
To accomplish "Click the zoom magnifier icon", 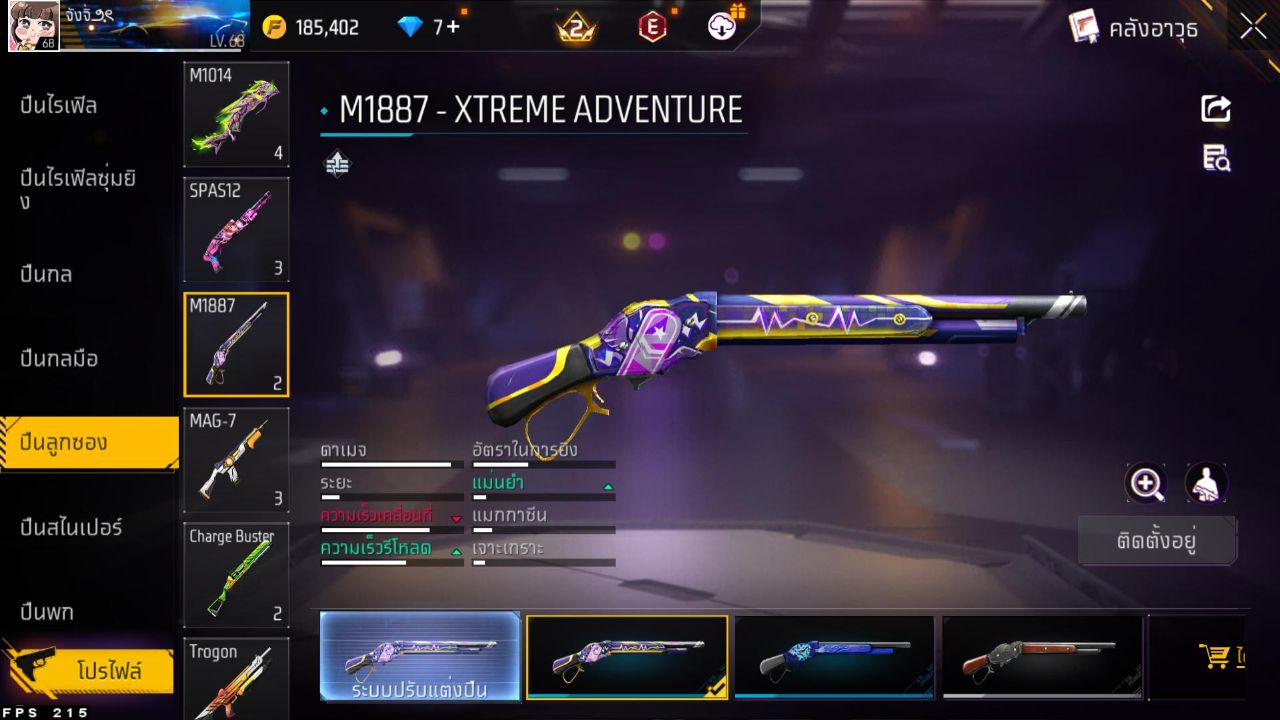I will click(x=1146, y=484).
